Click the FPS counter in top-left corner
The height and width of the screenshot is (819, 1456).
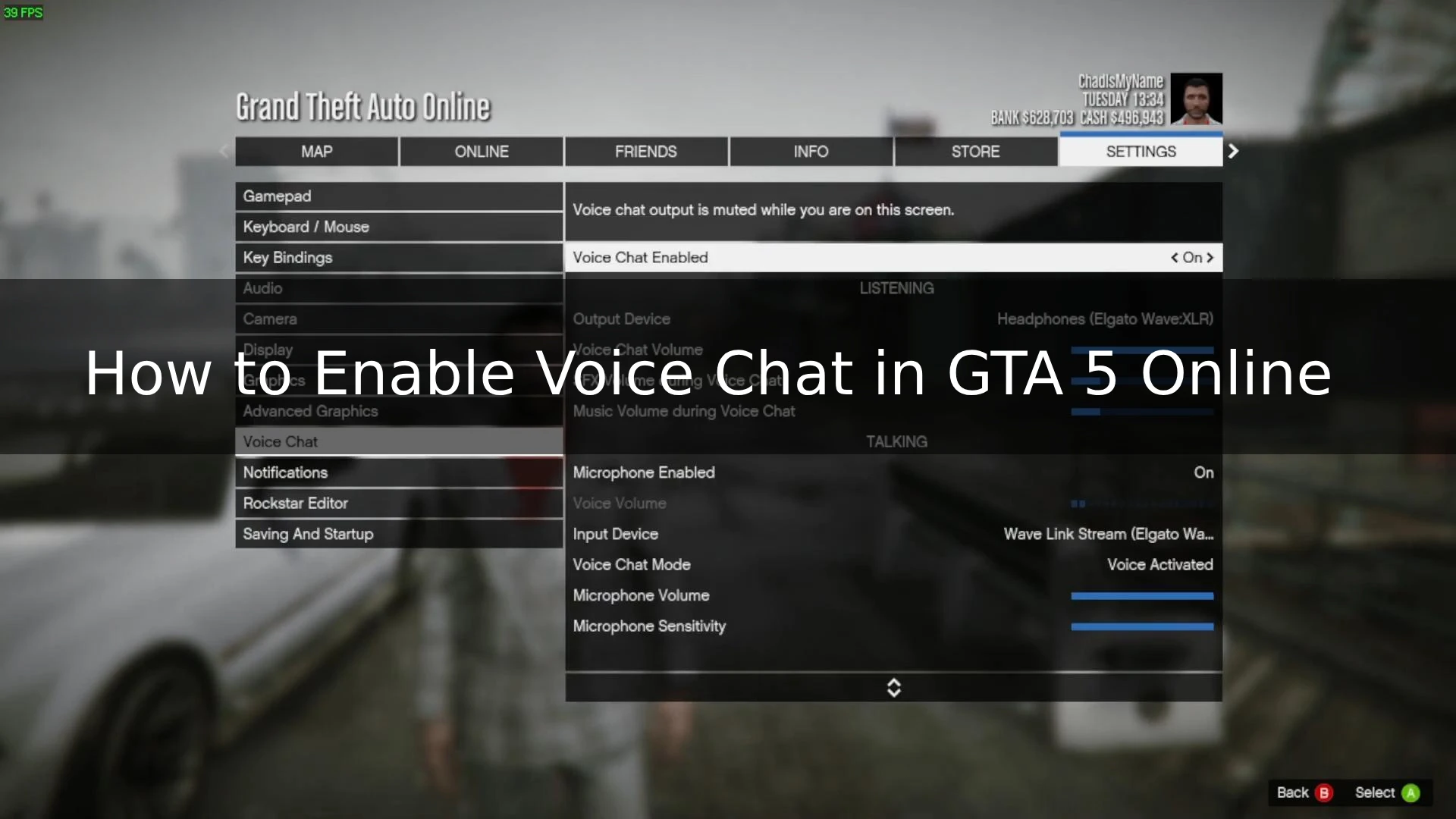(23, 12)
